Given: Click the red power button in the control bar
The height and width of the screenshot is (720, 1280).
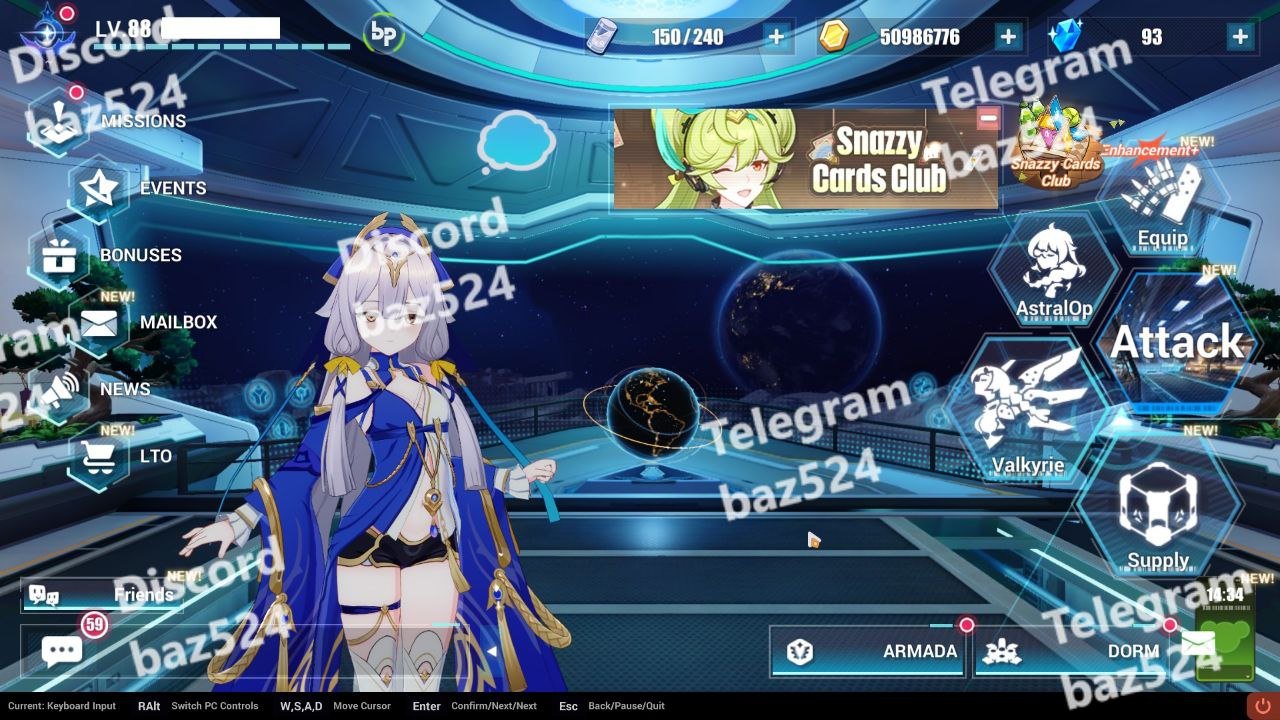Looking at the screenshot, I should 1262,706.
